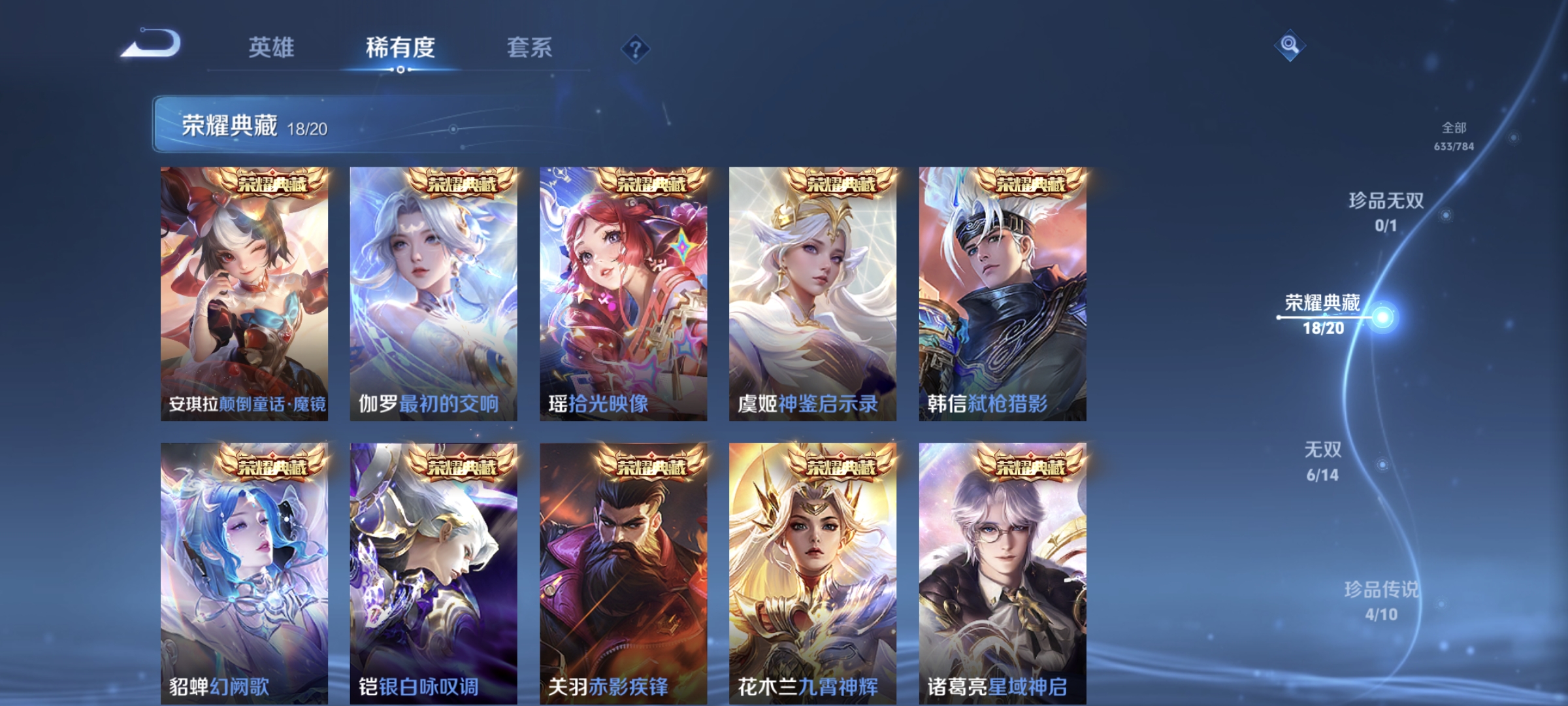Open the help question mark icon

click(636, 48)
